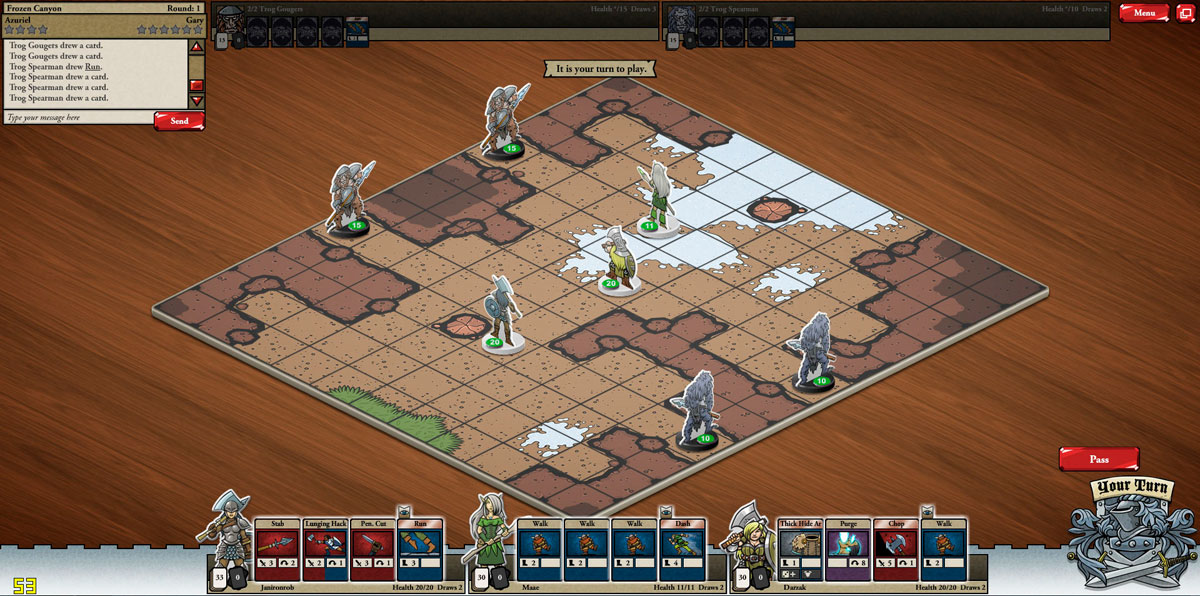Open the red Menu button
Viewport: 1200px width, 596px height.
click(x=1144, y=13)
